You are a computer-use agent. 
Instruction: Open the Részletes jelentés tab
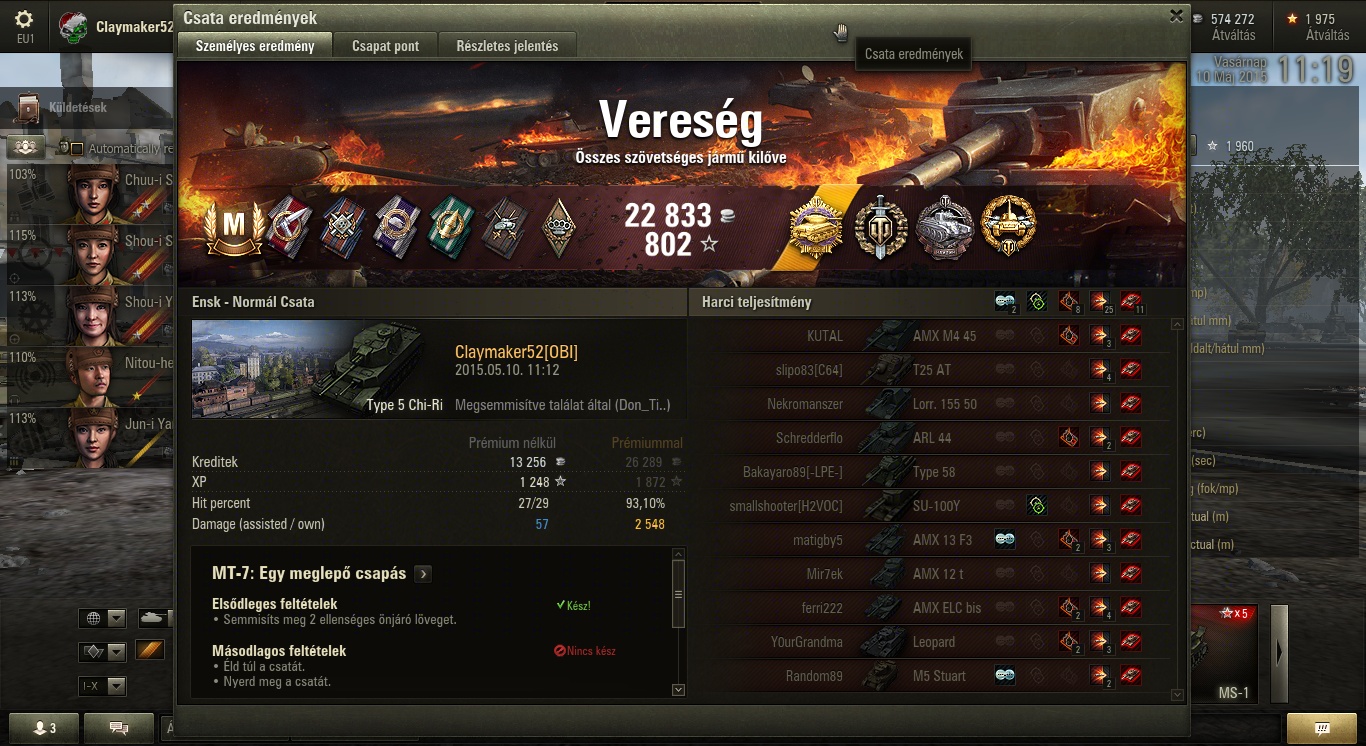pyautogui.click(x=507, y=46)
